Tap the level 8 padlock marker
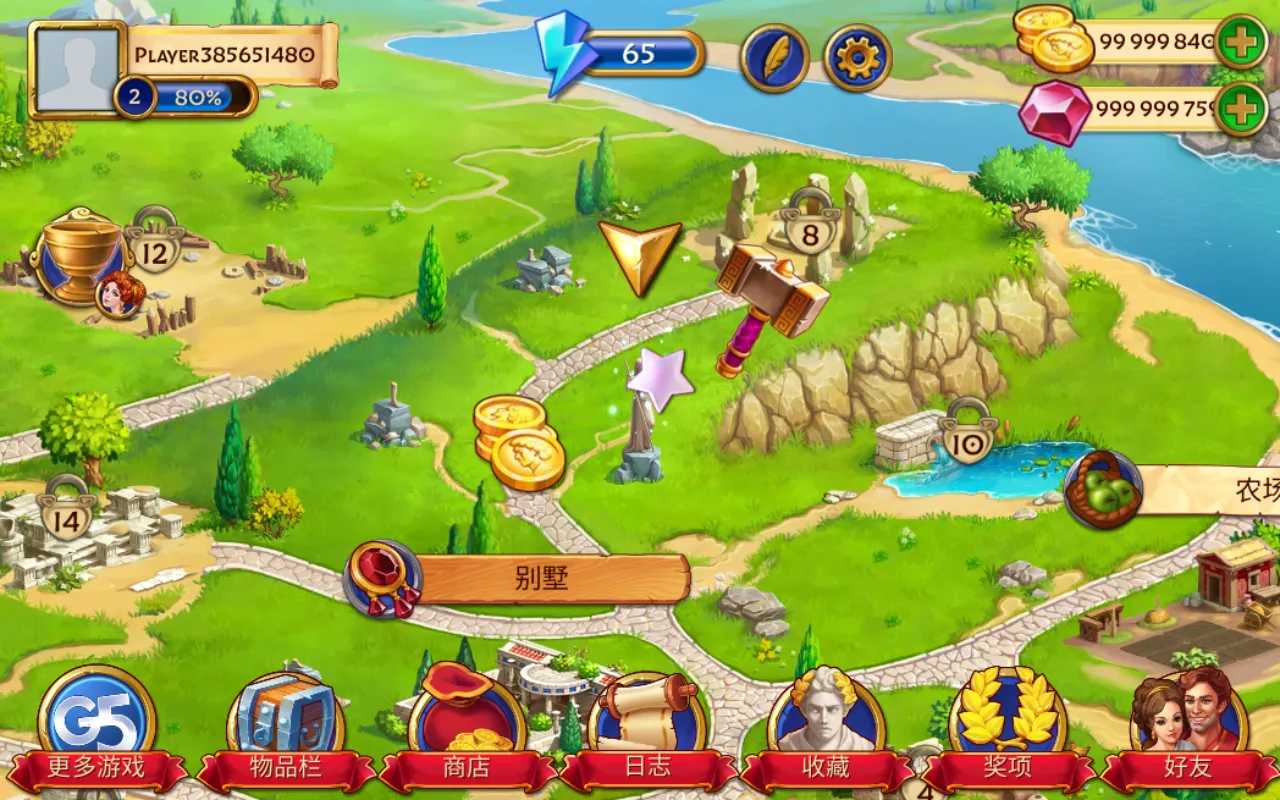 [810, 230]
